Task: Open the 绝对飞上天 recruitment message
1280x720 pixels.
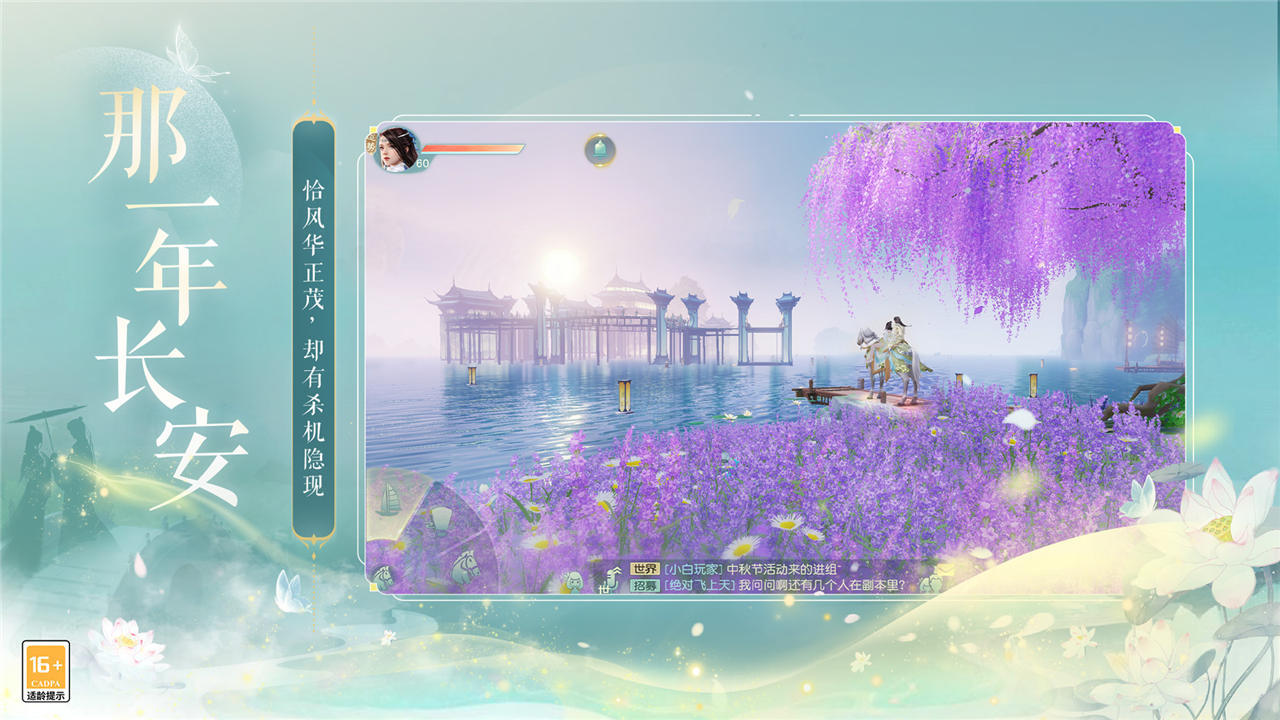Action: (698, 585)
